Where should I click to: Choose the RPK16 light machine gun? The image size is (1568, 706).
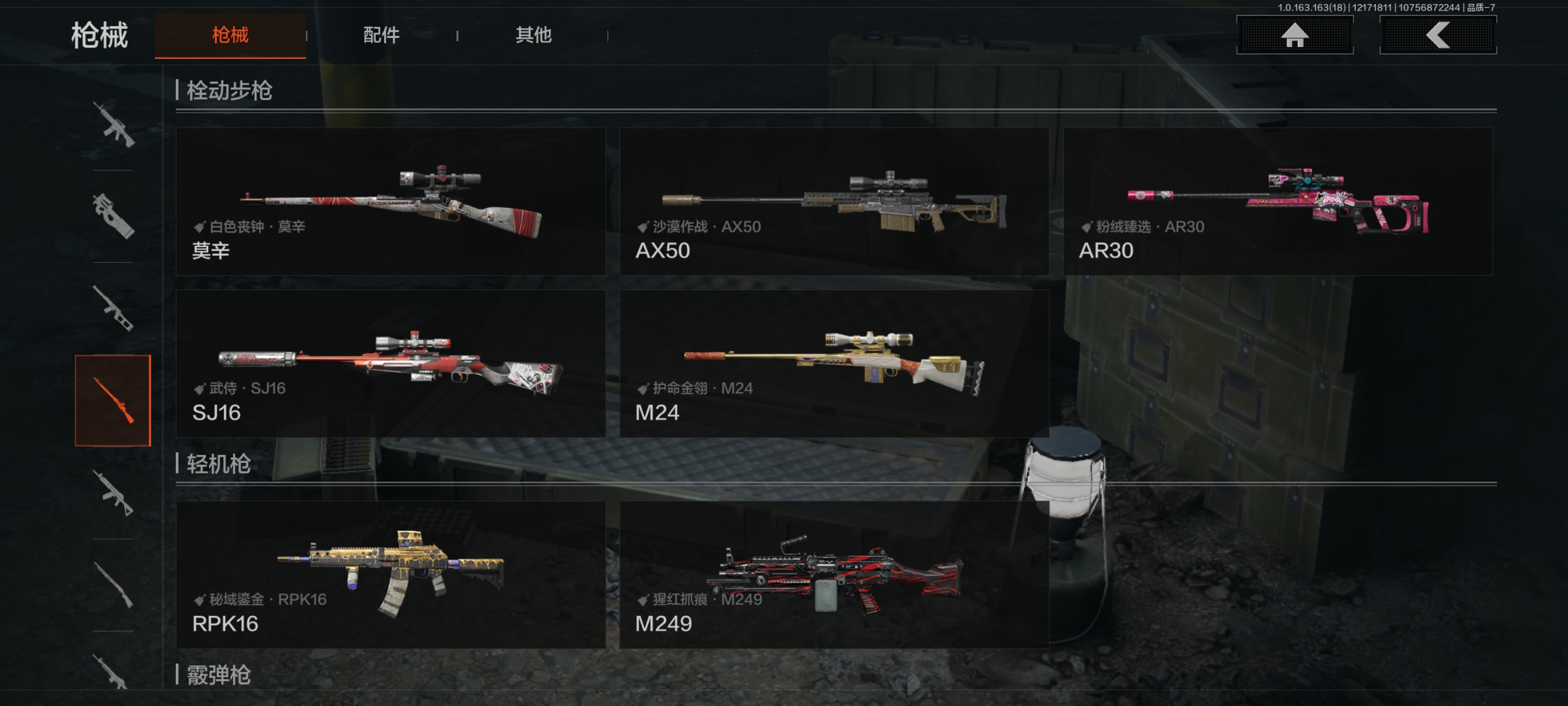(390, 574)
